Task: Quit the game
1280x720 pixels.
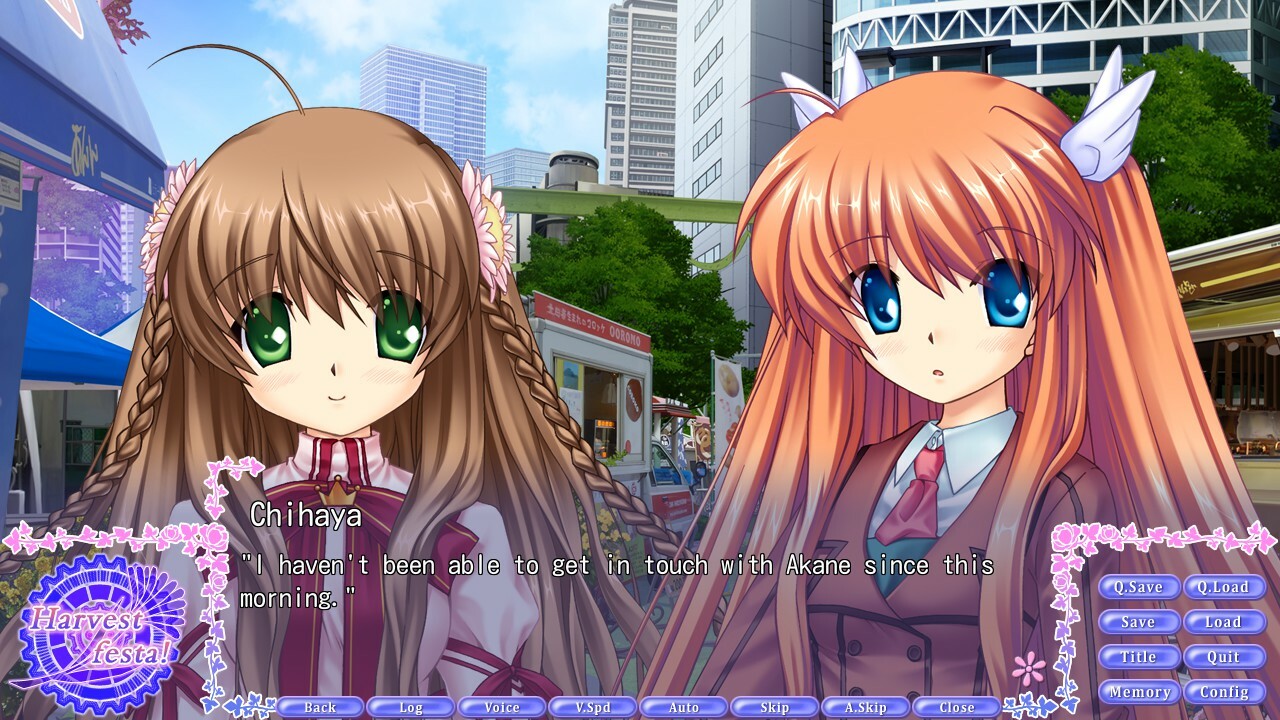Action: 1224,657
